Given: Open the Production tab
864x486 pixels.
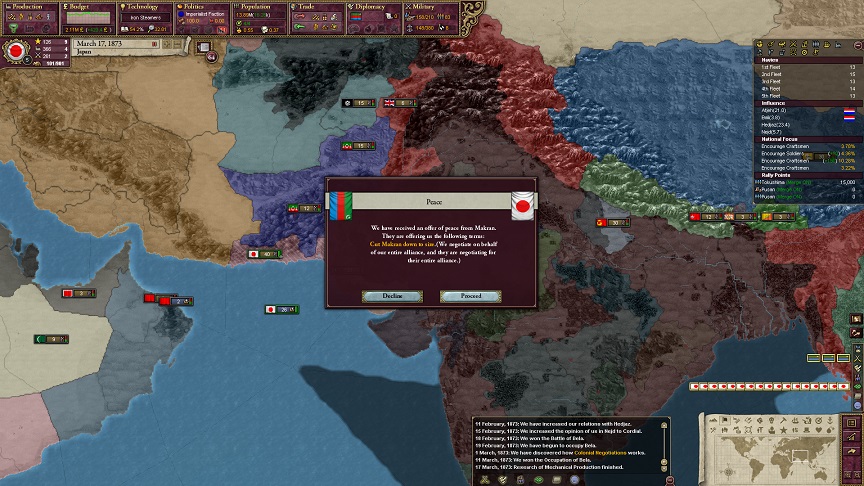Looking at the screenshot, I should tap(29, 6).
